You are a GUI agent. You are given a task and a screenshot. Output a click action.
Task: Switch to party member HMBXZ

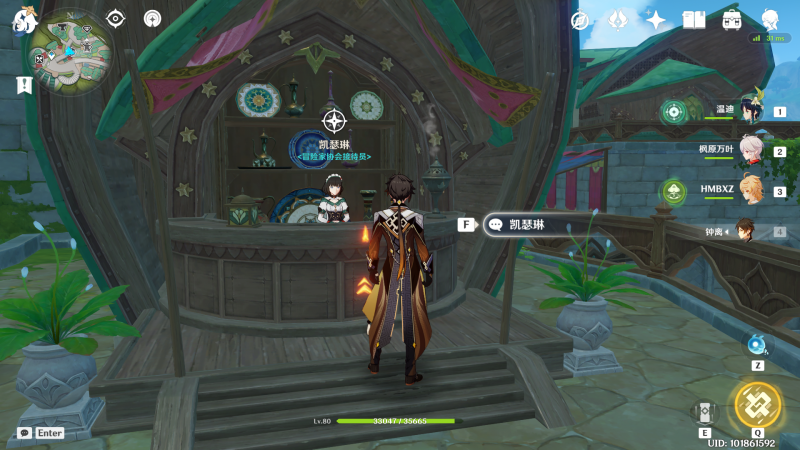click(x=749, y=191)
